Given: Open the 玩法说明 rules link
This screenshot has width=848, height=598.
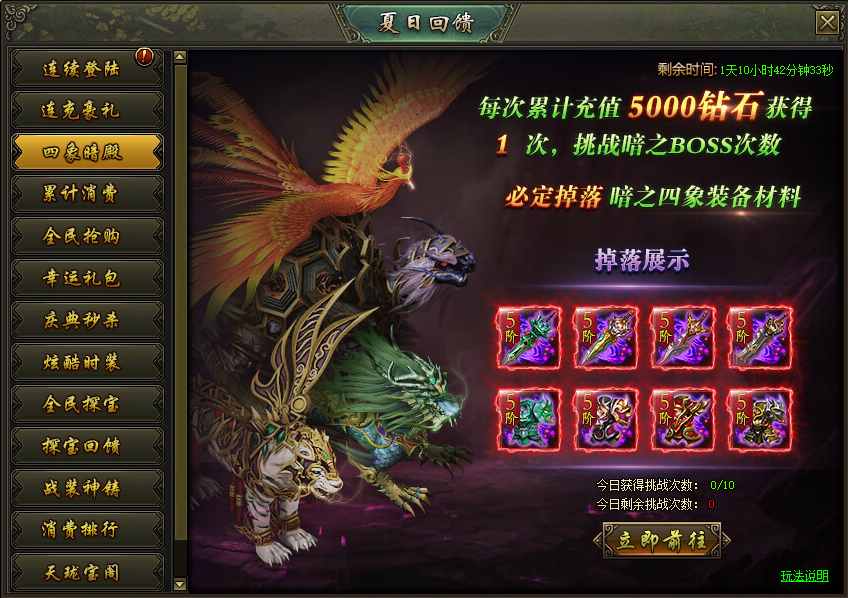Looking at the screenshot, I should (804, 576).
